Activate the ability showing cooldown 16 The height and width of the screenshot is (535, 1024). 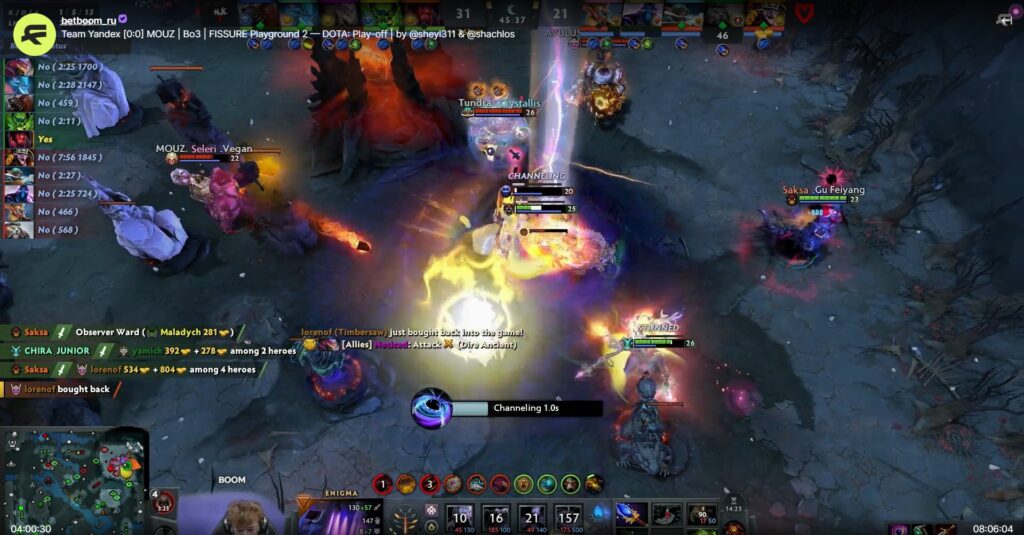pos(496,515)
